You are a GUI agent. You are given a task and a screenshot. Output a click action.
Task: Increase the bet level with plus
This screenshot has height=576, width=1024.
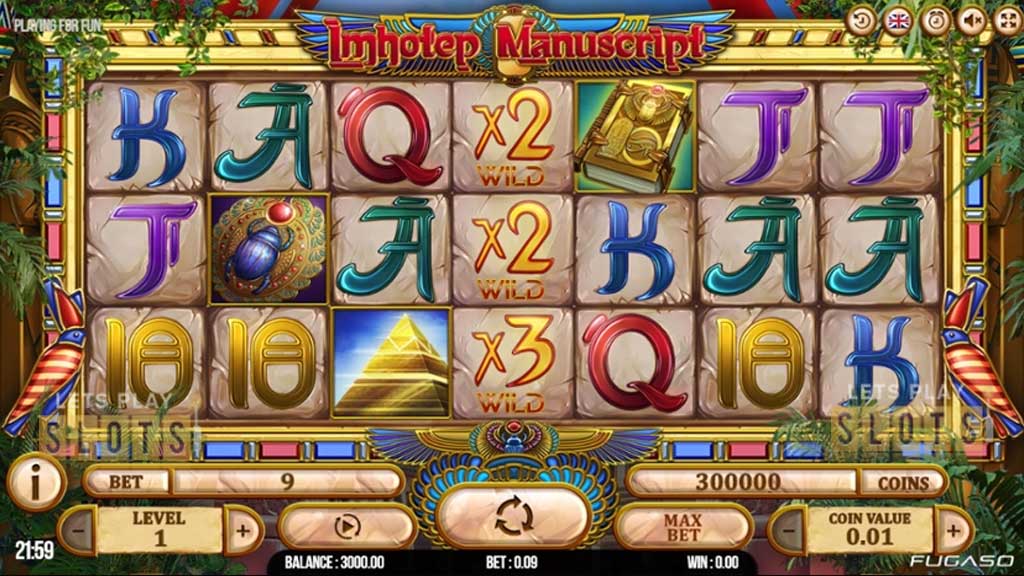[x=243, y=529]
